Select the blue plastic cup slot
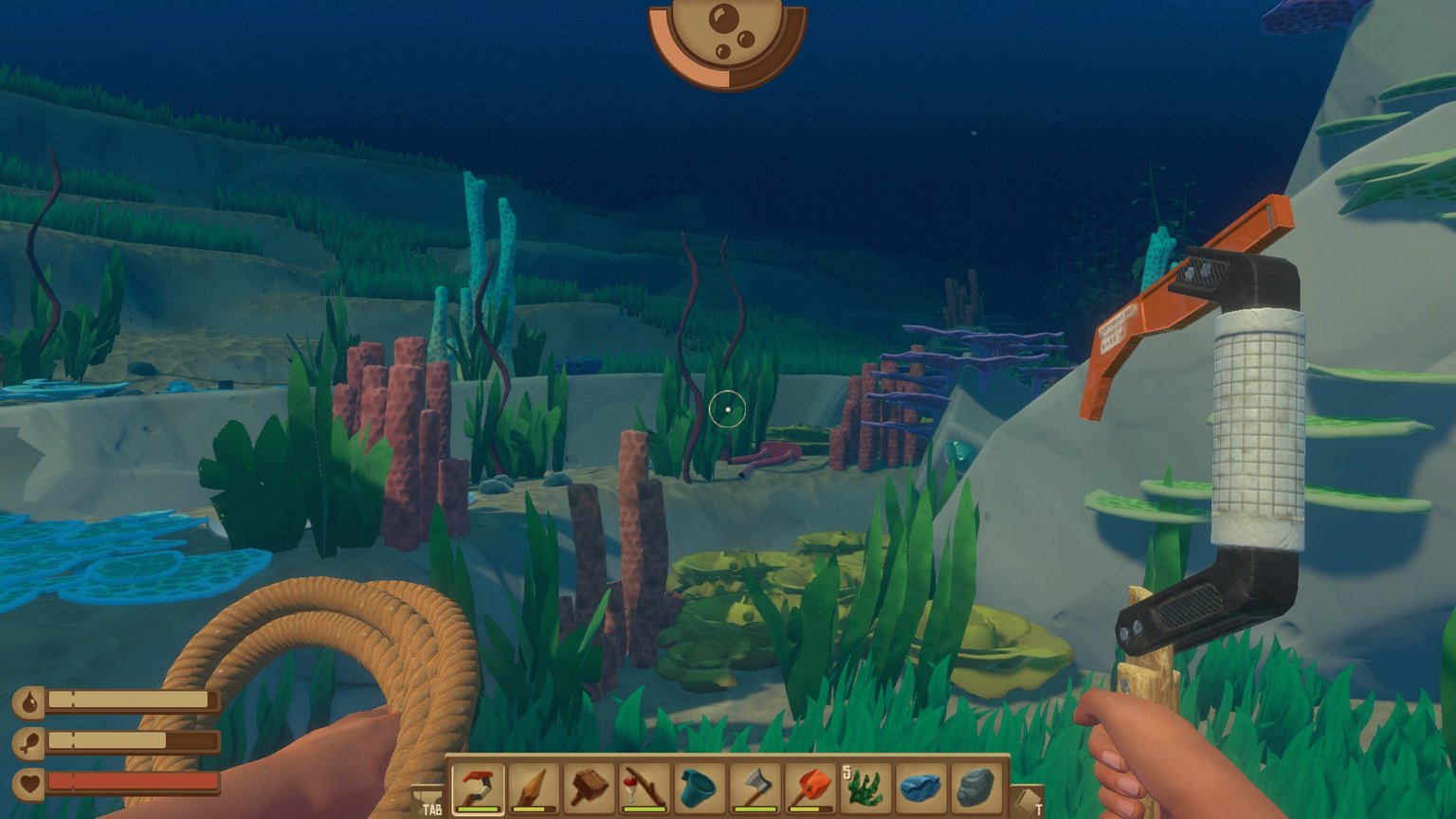 point(700,788)
